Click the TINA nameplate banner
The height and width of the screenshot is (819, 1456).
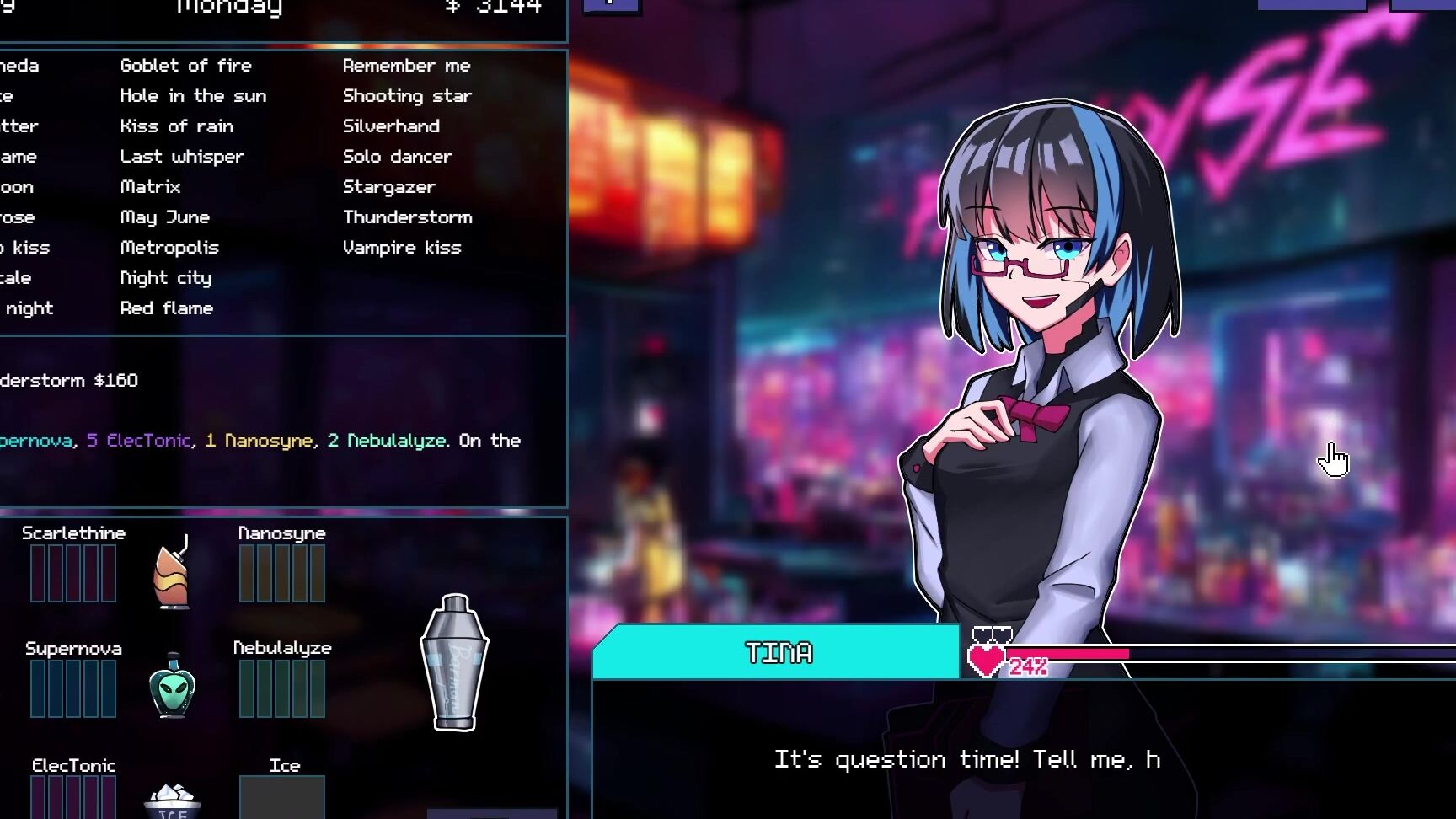(x=779, y=653)
